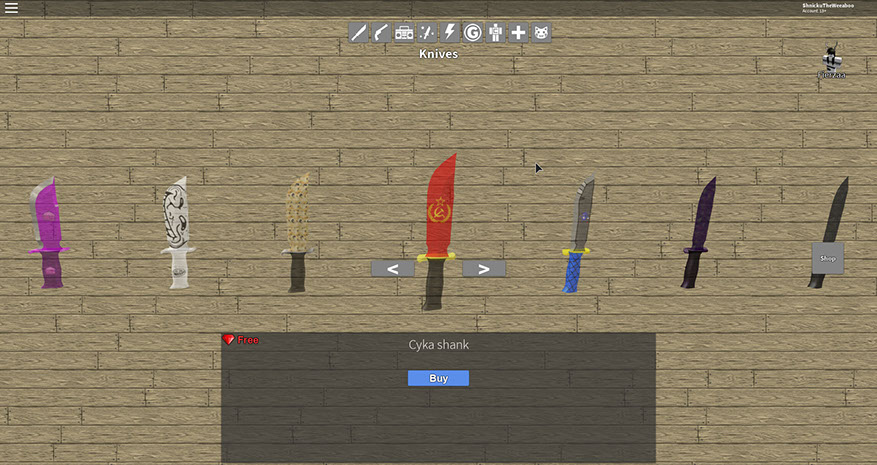Open the character avatar category
877x465 pixels.
coord(495,33)
